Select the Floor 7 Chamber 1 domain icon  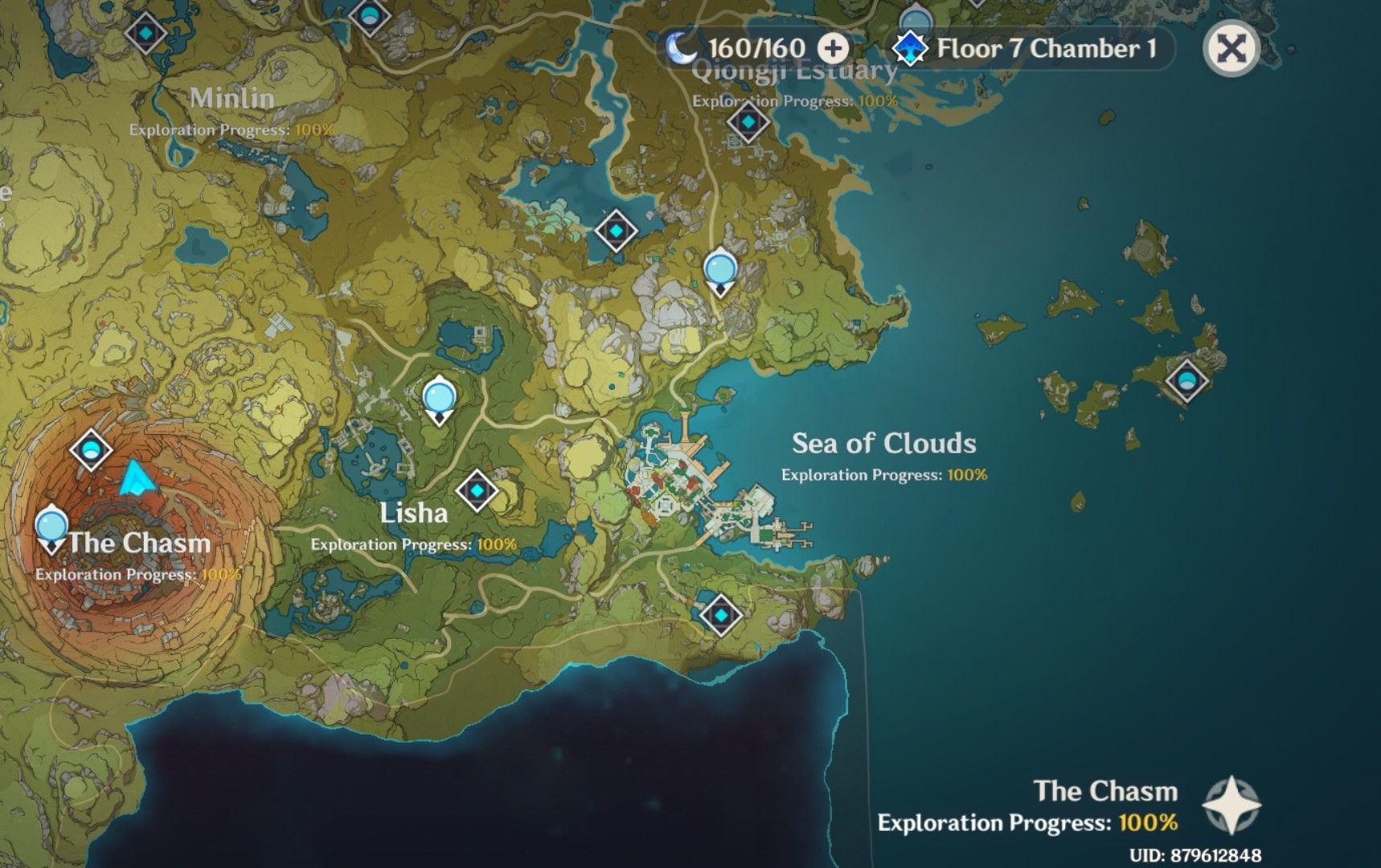pyautogui.click(x=909, y=47)
